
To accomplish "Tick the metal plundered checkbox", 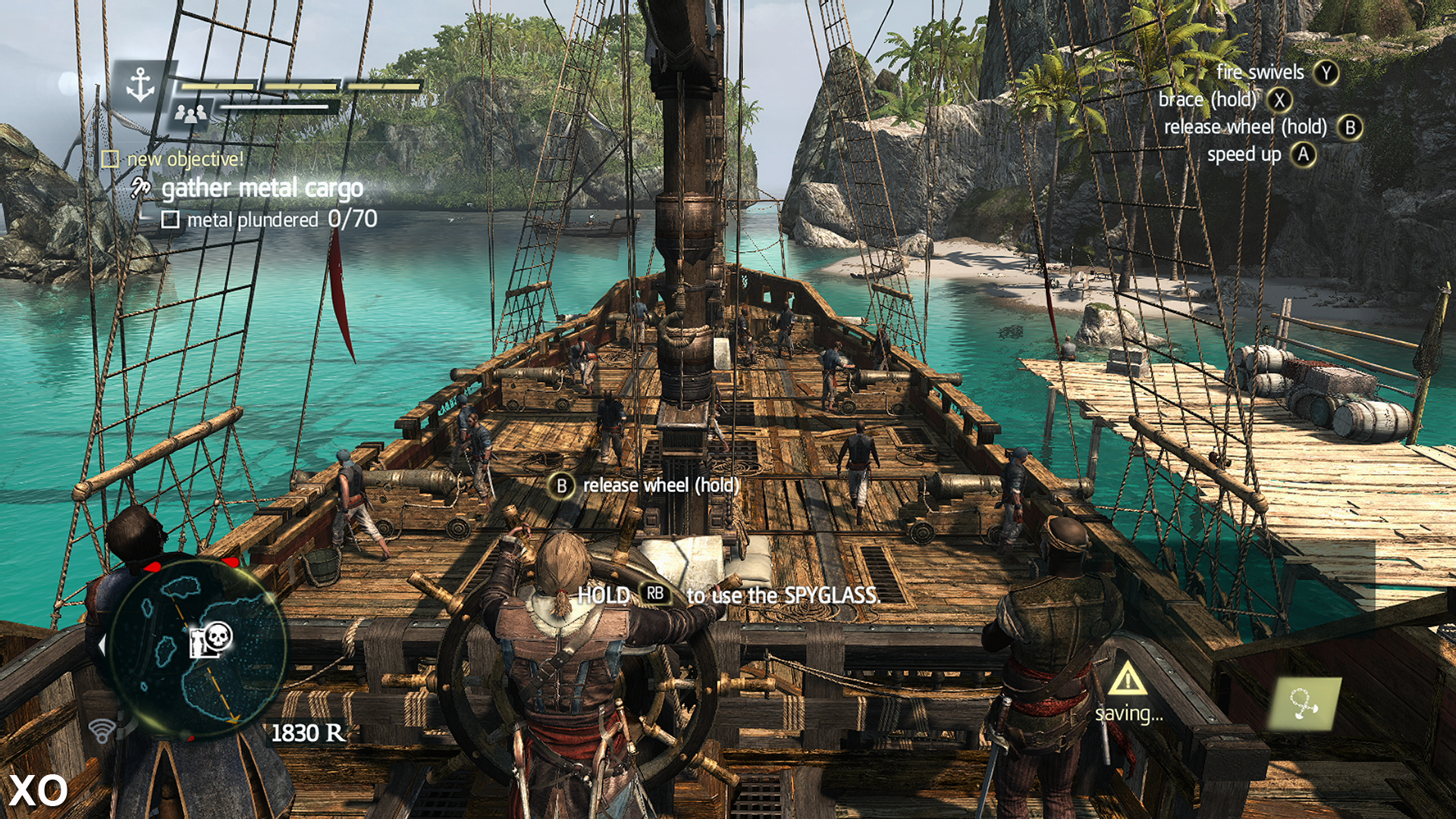I will [x=171, y=220].
